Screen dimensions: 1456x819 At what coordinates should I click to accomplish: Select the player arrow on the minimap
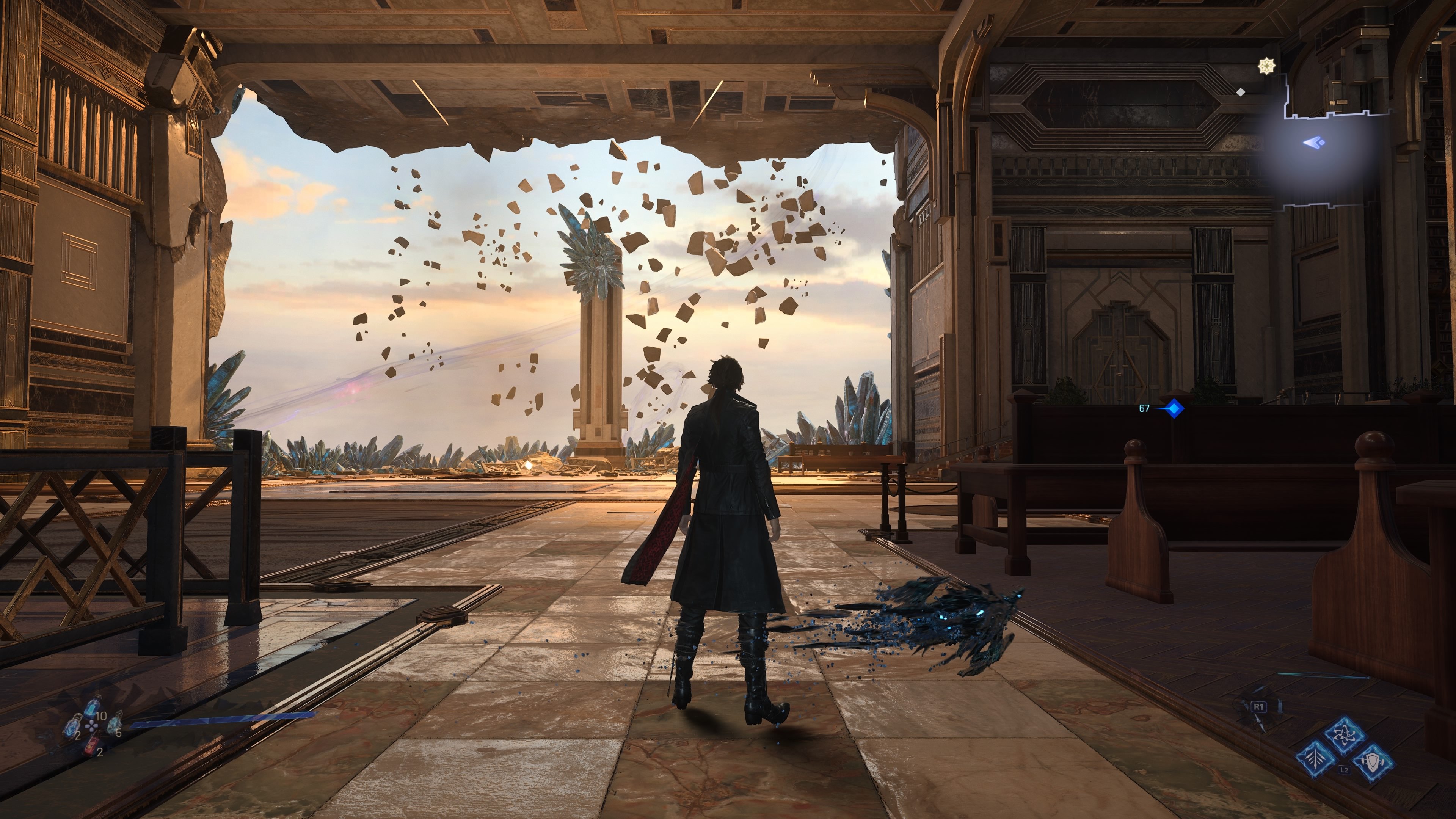click(x=1313, y=143)
